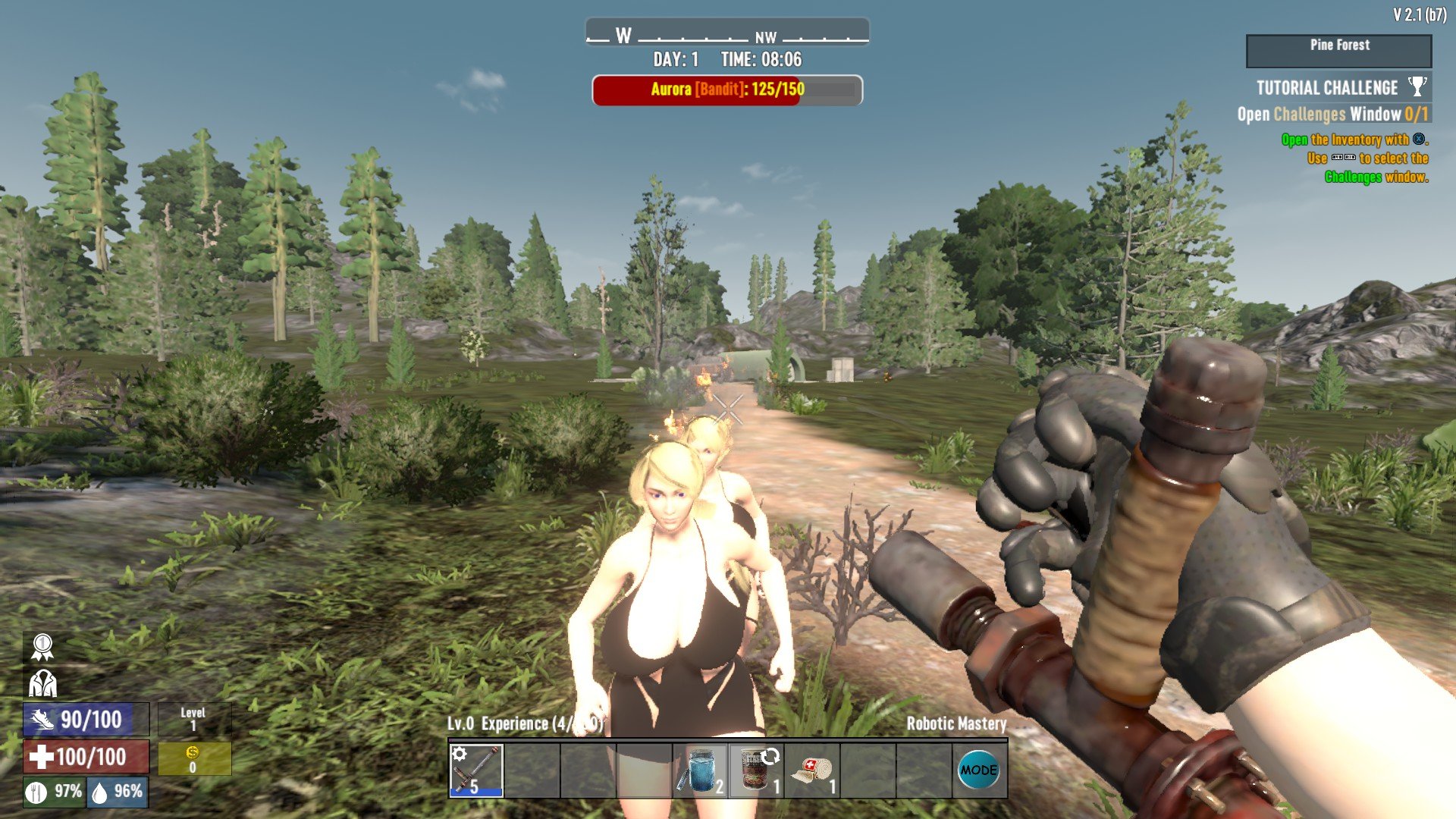
Task: Click the trophy icon beside Tutorial Challenge
Action: [1417, 86]
